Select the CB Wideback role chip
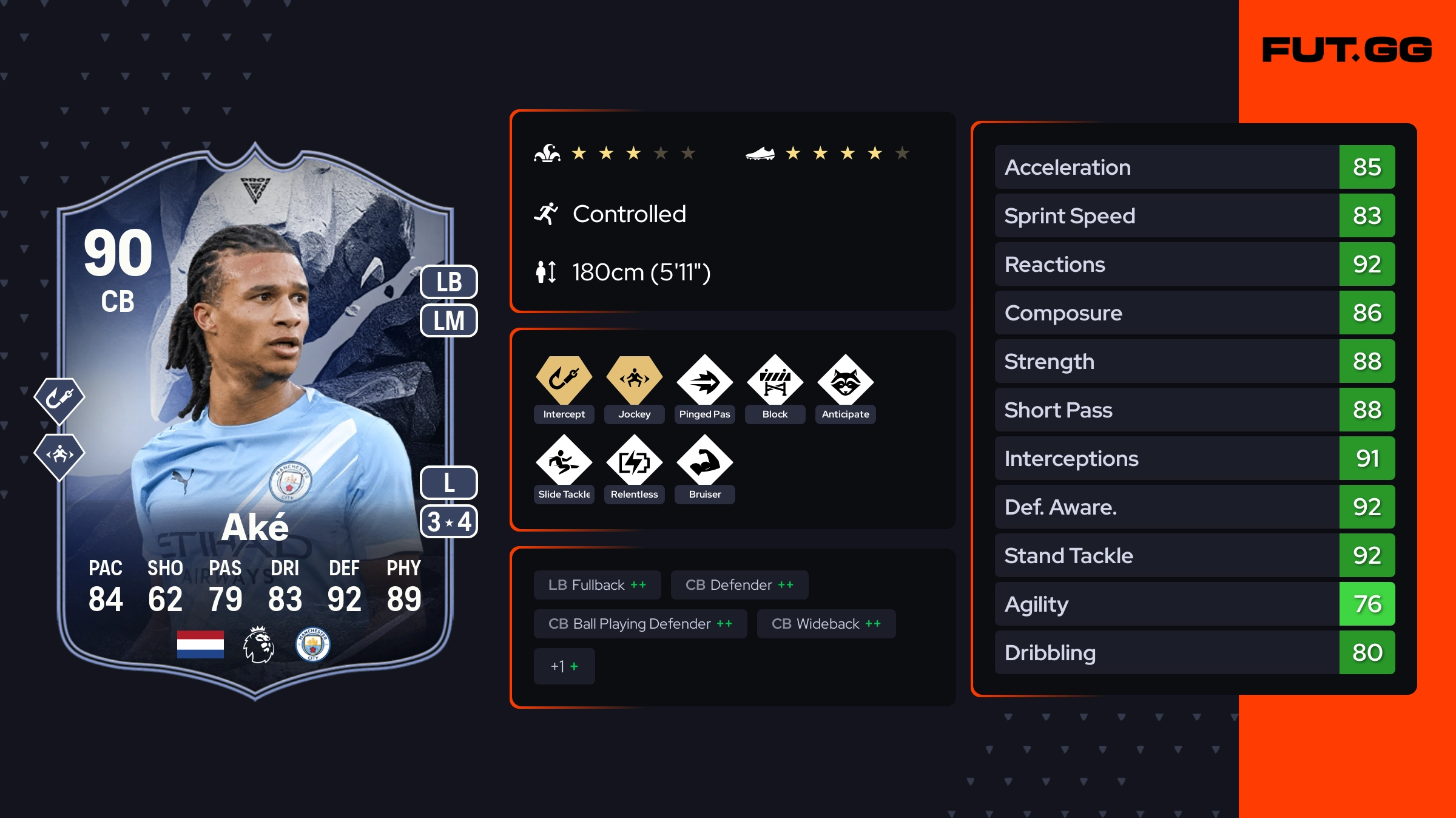This screenshot has width=1456, height=818. (x=826, y=624)
